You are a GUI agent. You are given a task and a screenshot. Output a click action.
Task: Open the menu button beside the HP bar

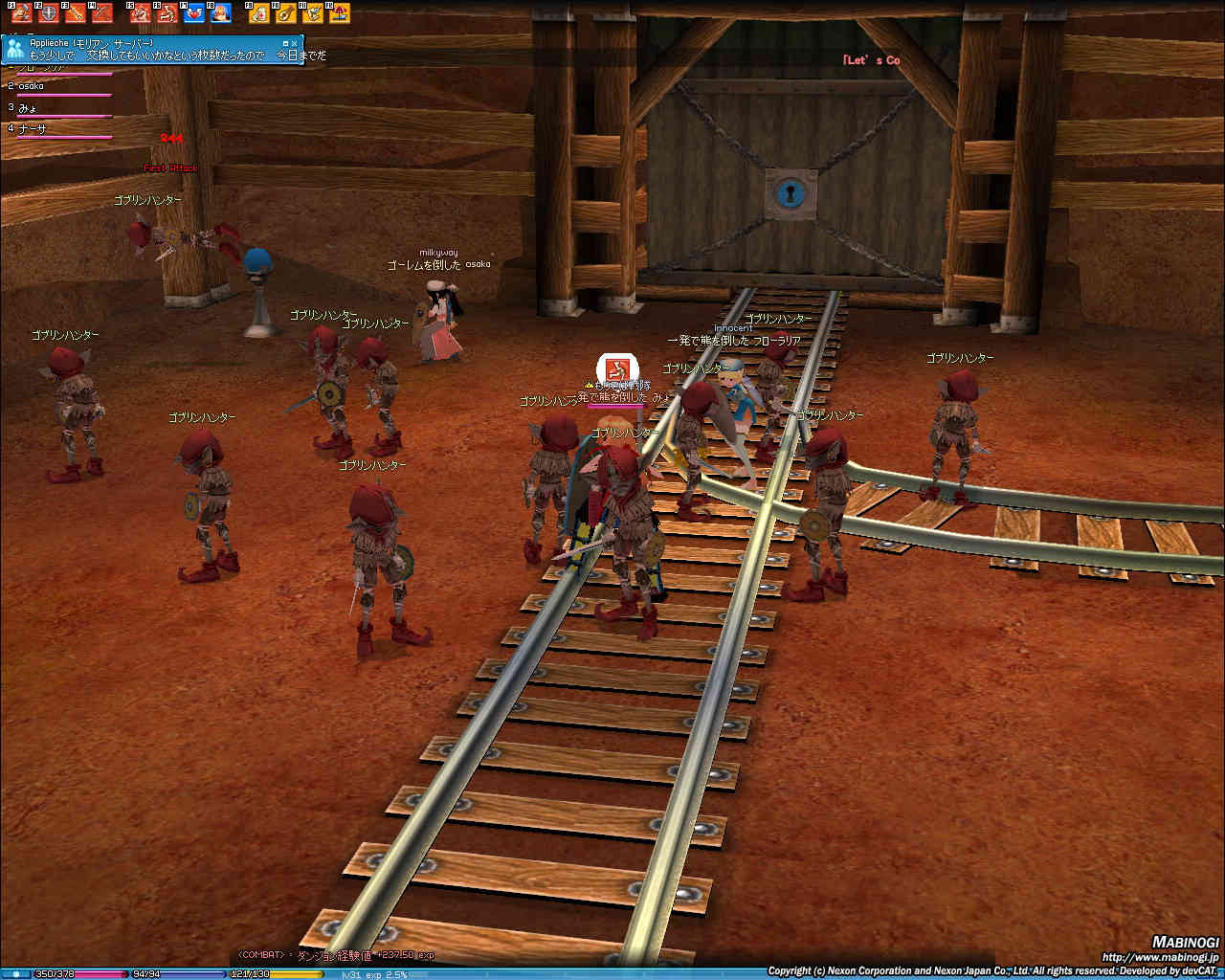tap(15, 973)
